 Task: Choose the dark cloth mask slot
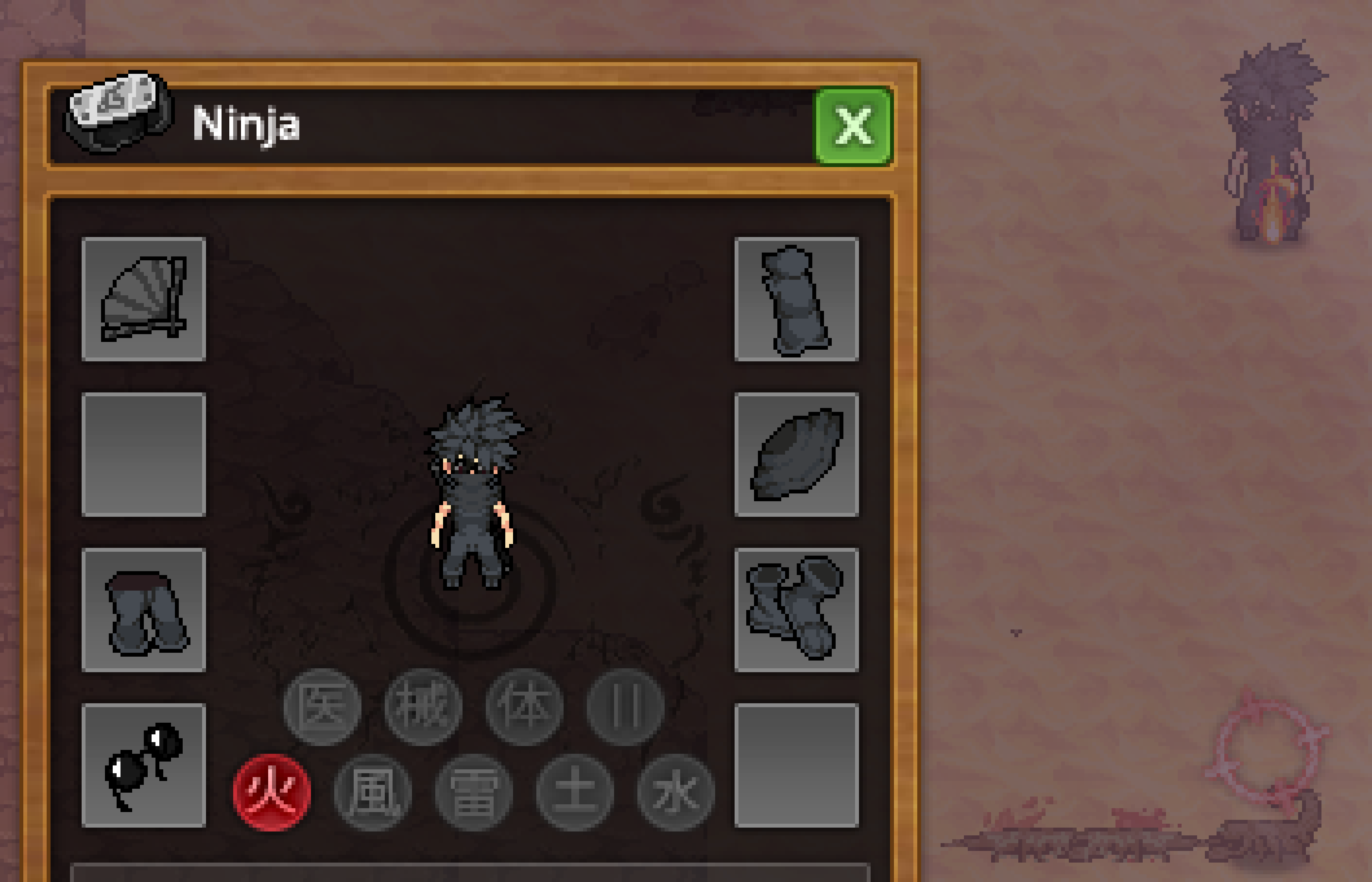796,455
